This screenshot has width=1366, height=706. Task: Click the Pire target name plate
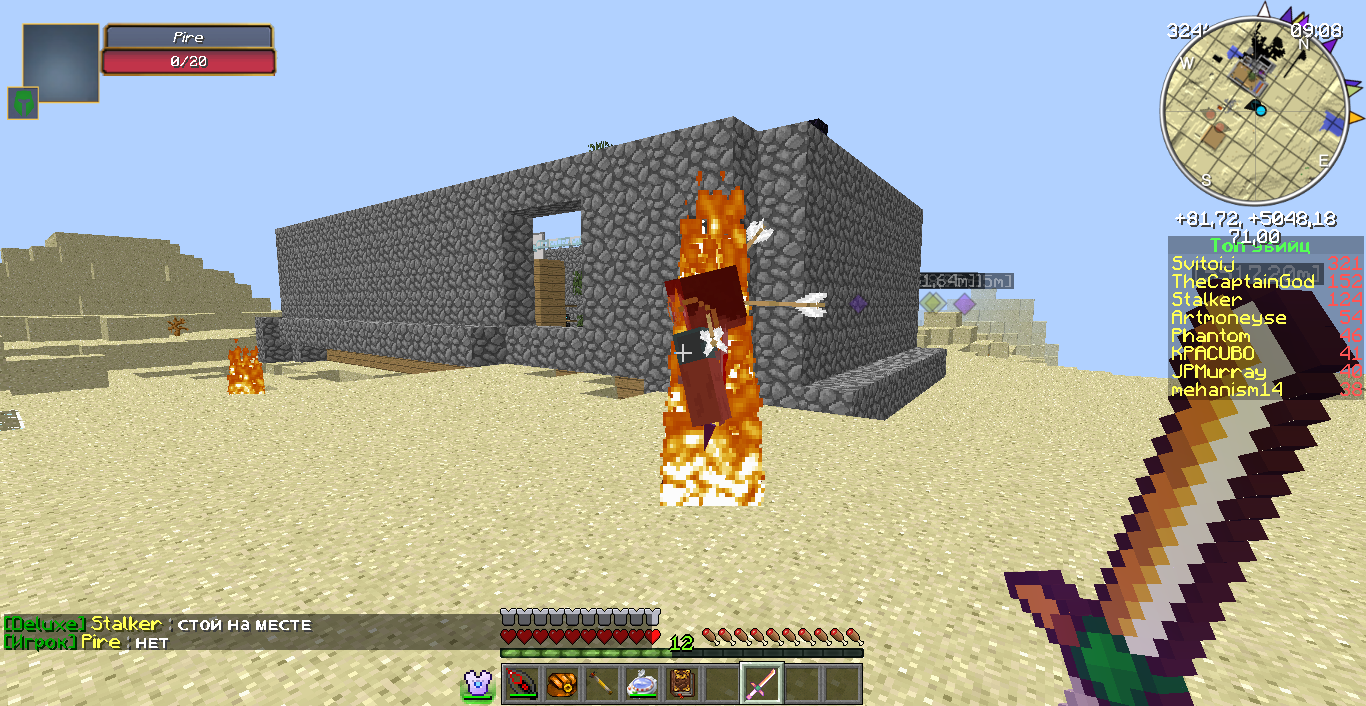[x=189, y=38]
